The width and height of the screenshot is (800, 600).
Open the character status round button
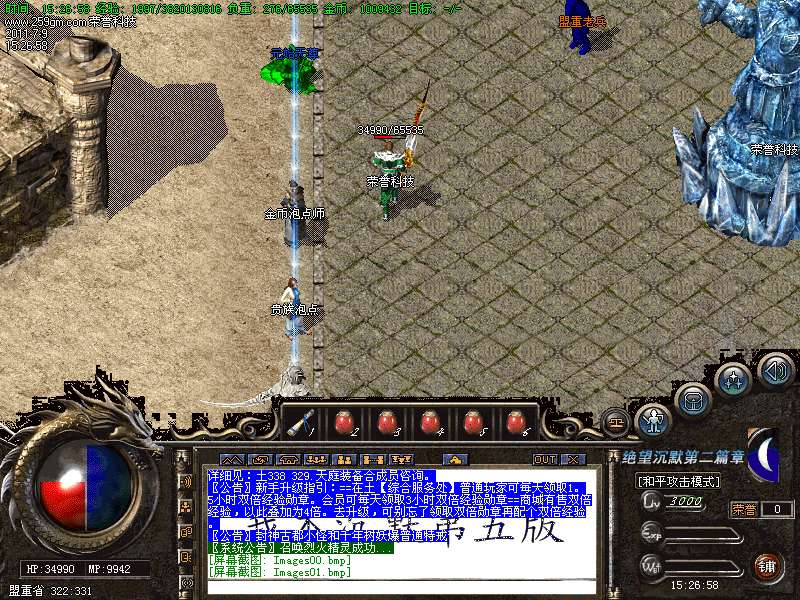point(654,420)
